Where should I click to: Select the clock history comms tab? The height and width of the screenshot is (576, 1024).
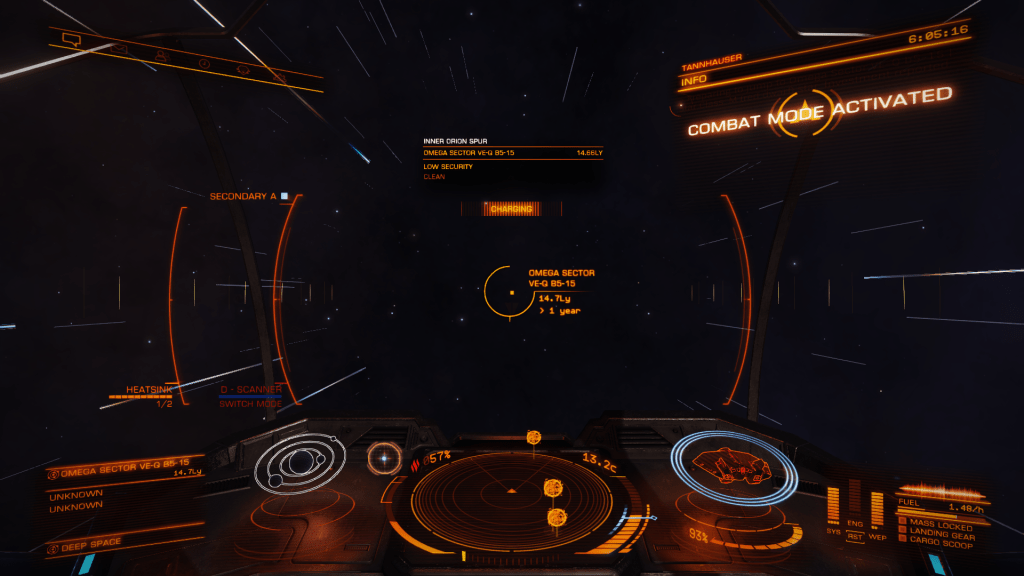coord(203,63)
